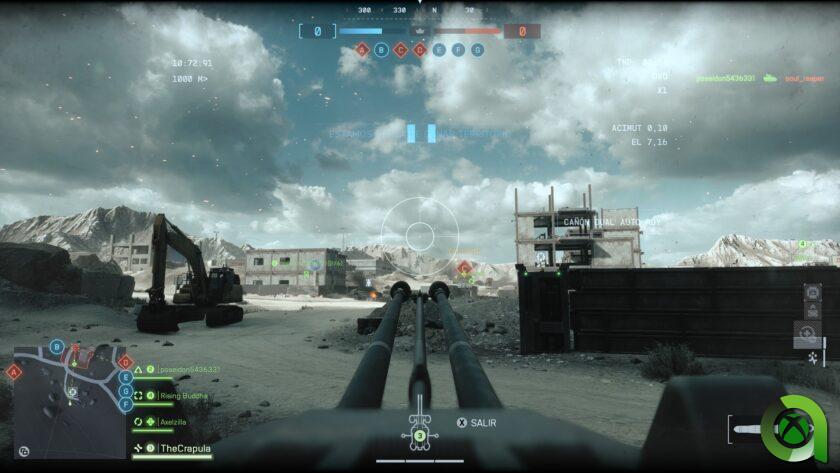Select squad member poseidon5436331 in squad list

coord(188,369)
